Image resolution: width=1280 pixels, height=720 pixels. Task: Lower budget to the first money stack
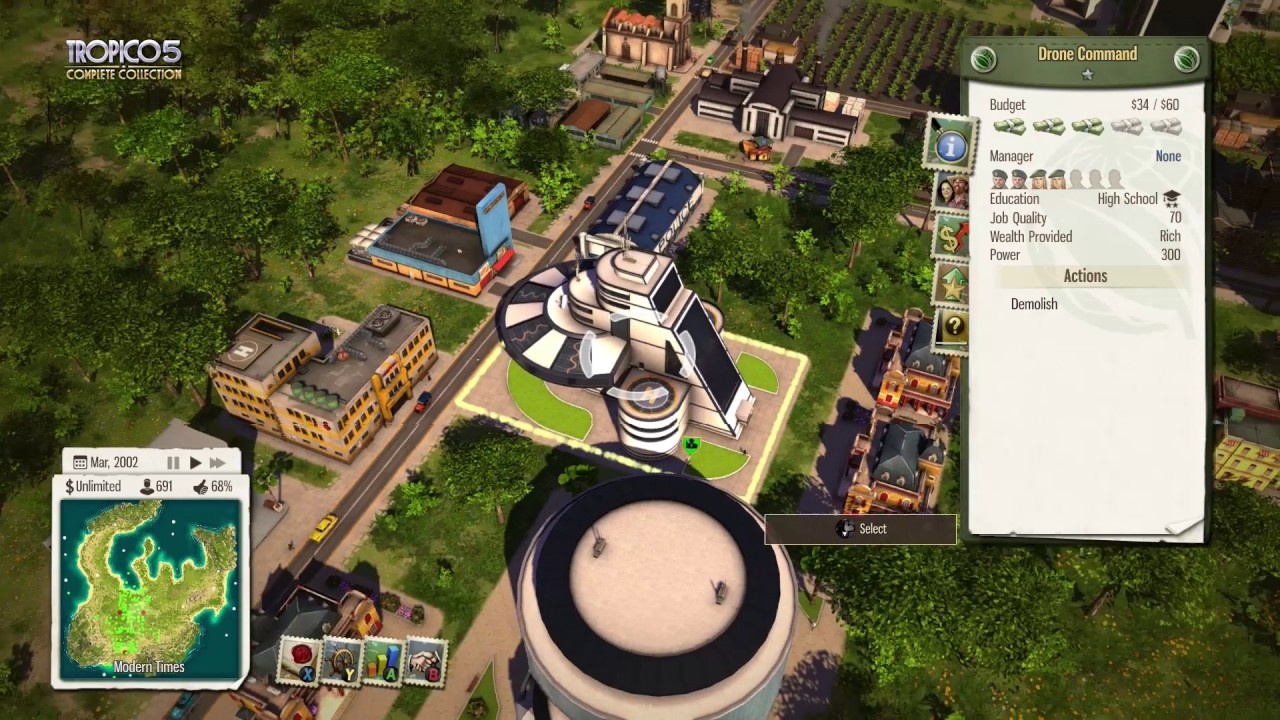1008,127
